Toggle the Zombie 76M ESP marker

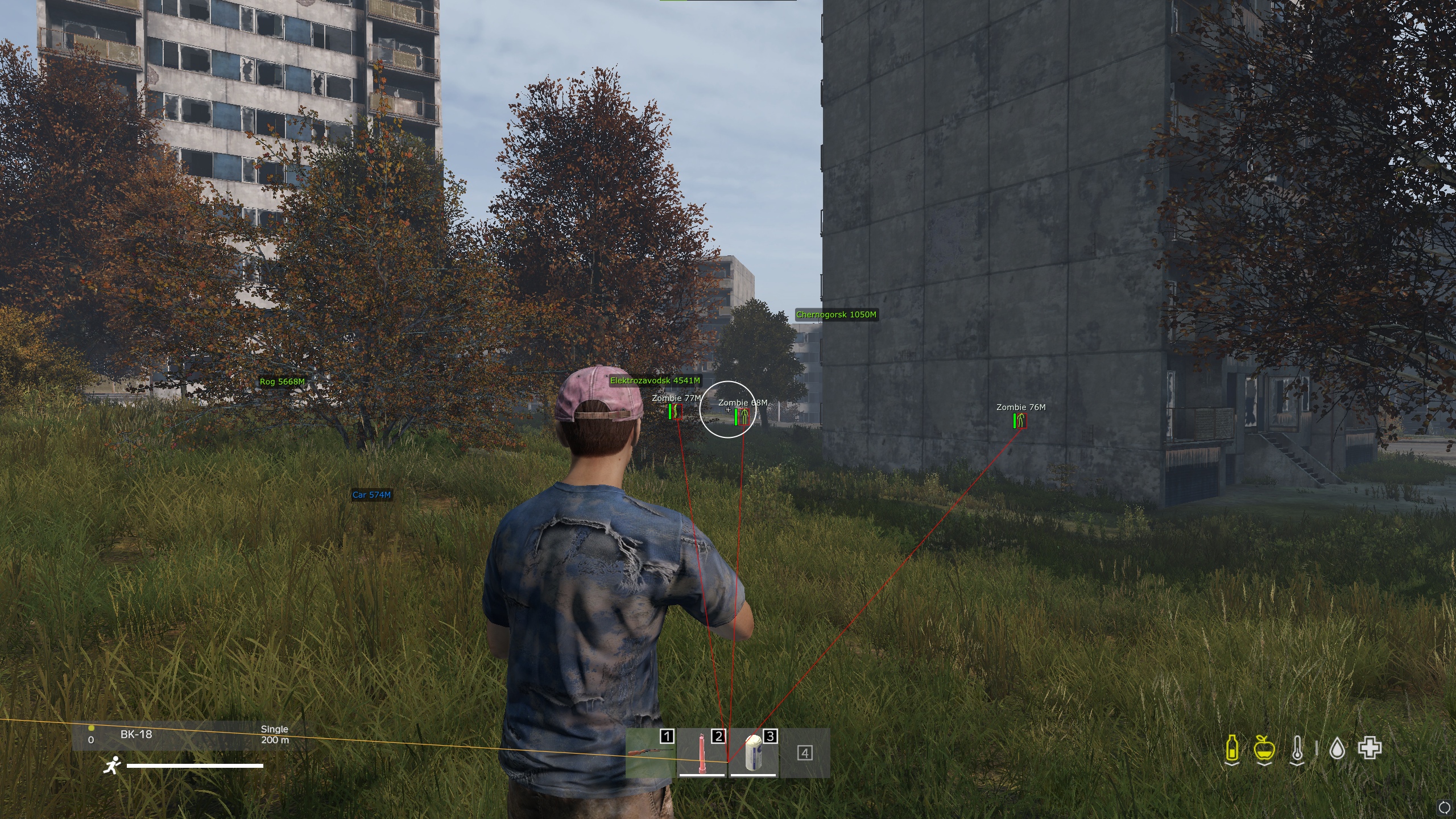(1021, 407)
